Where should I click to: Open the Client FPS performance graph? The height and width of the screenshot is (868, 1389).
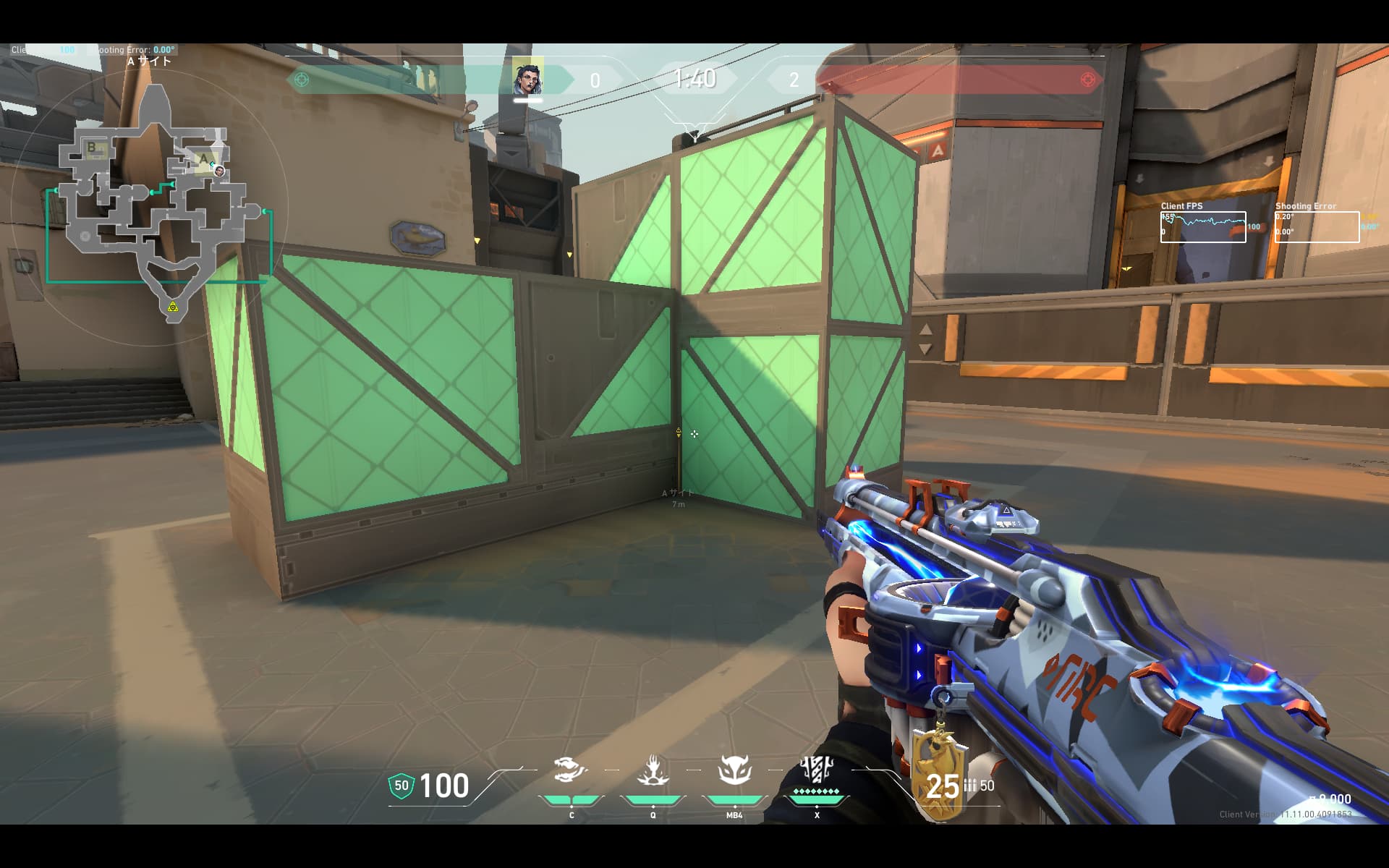point(1203,226)
